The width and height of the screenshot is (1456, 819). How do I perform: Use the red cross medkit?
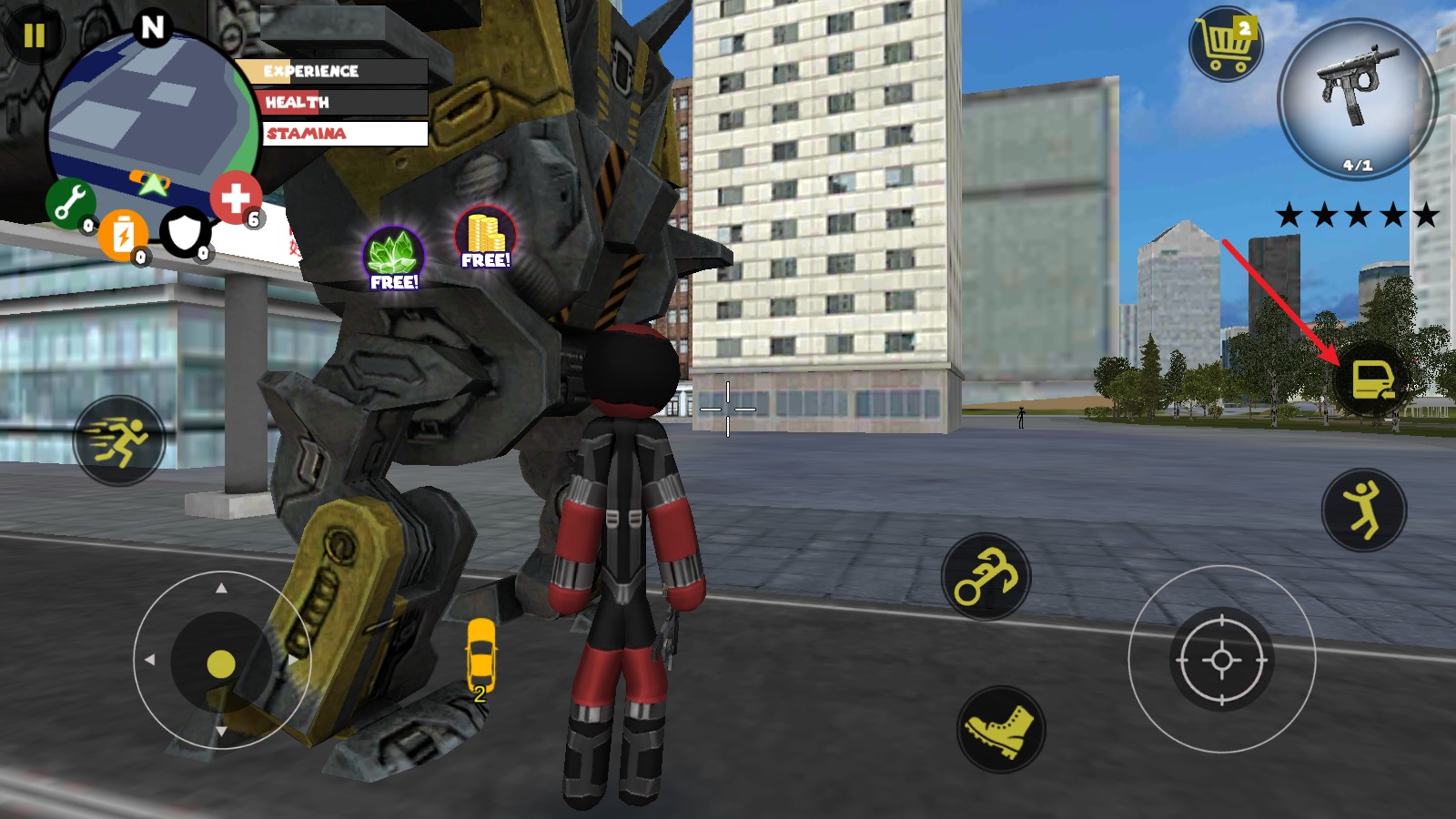click(236, 197)
